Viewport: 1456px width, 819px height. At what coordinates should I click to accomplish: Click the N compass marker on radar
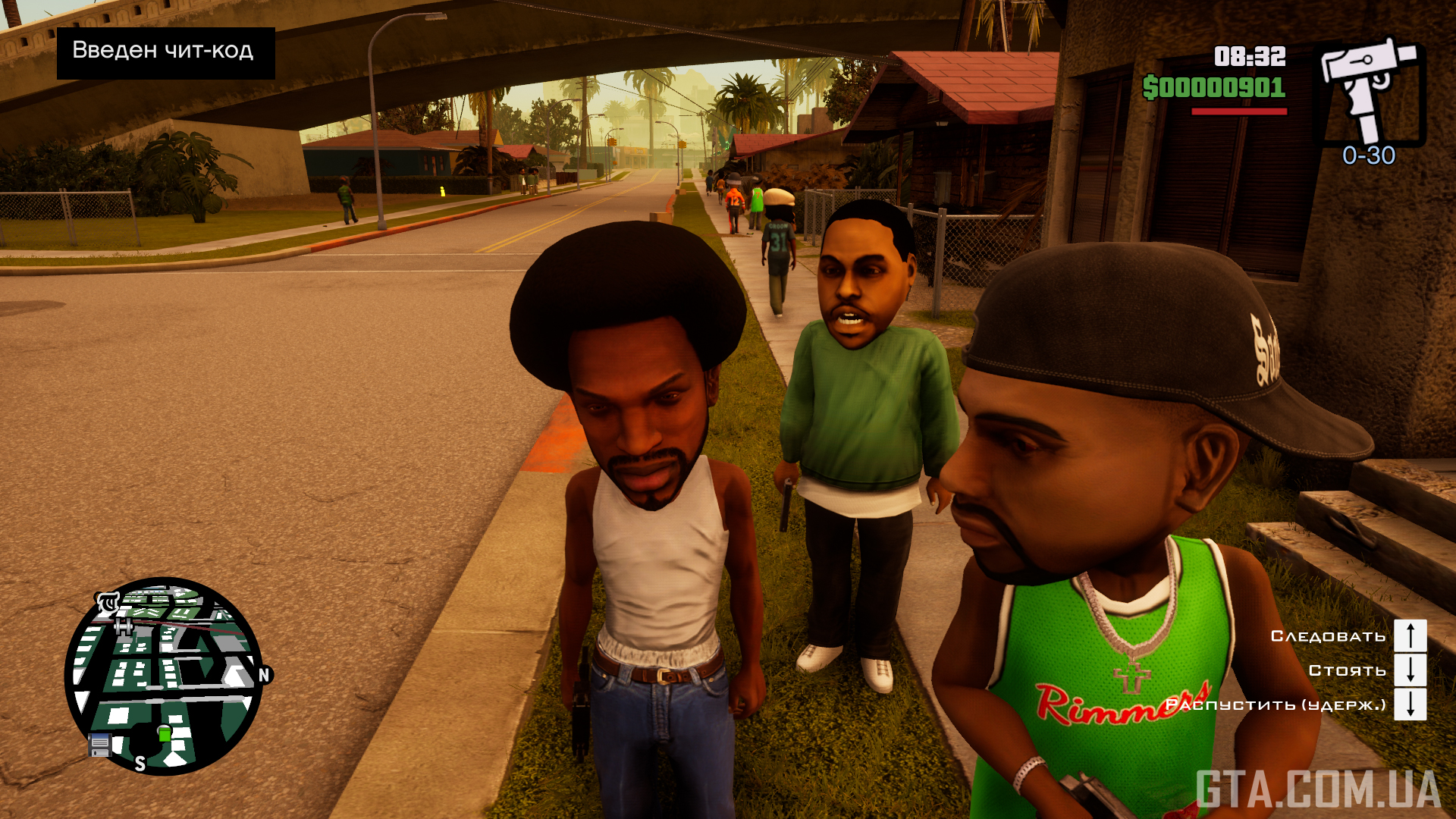264,675
